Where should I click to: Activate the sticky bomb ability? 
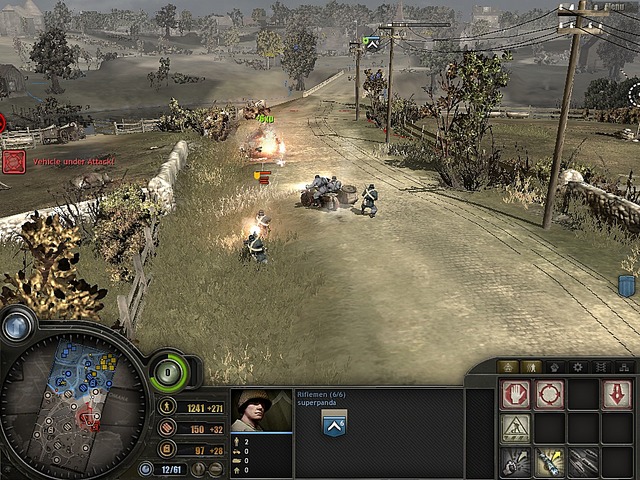(549, 461)
